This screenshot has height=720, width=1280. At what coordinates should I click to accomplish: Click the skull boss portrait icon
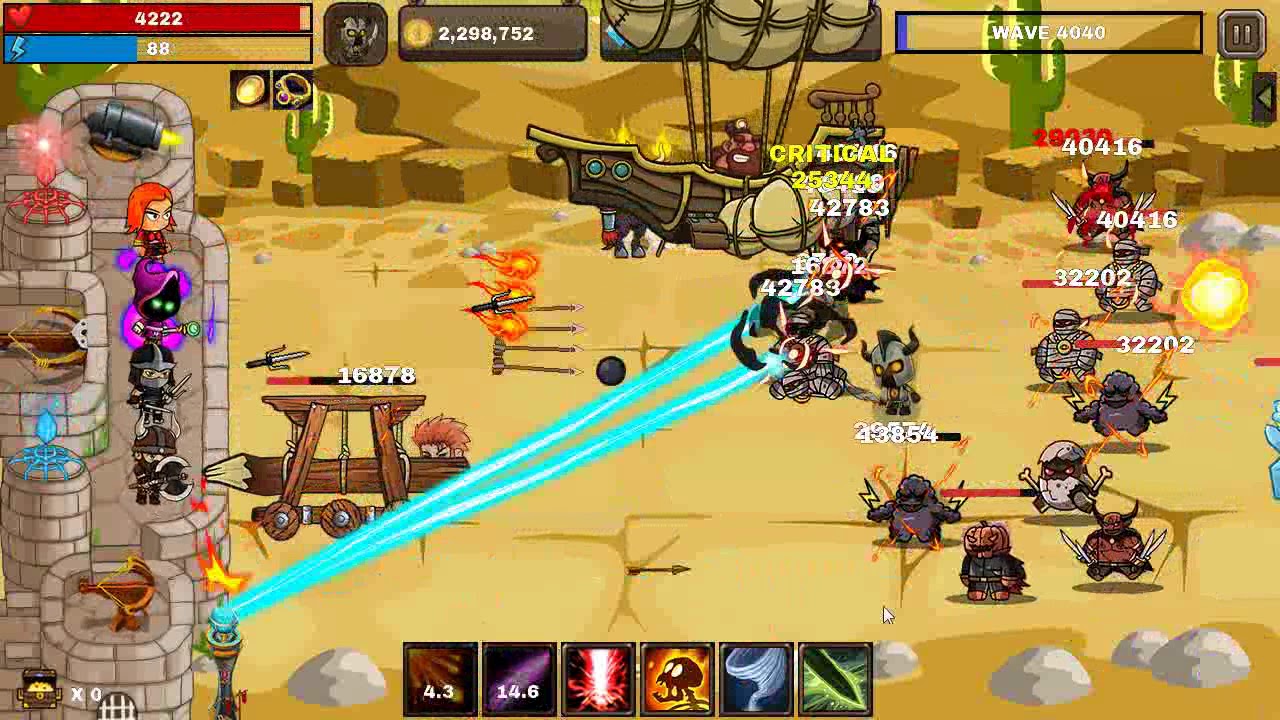click(355, 35)
